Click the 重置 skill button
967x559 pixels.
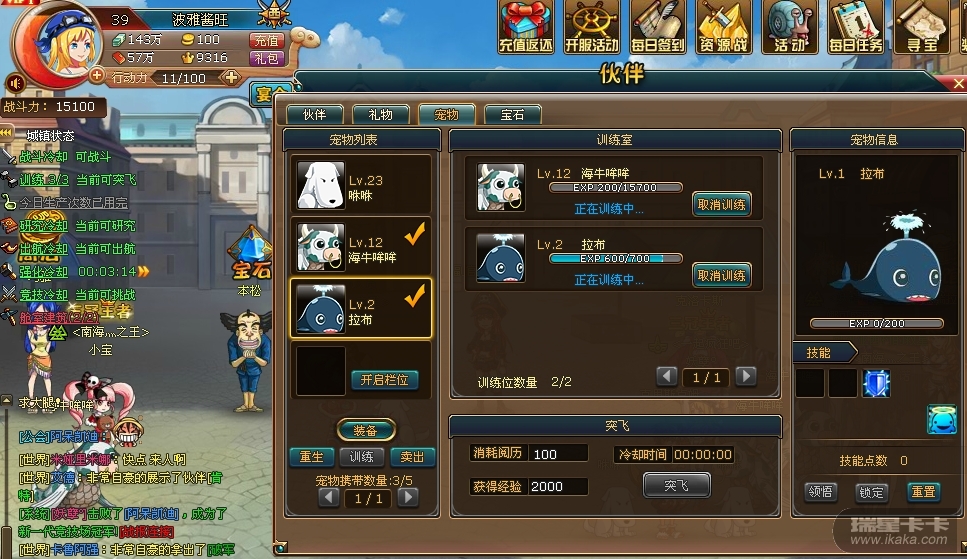(922, 492)
